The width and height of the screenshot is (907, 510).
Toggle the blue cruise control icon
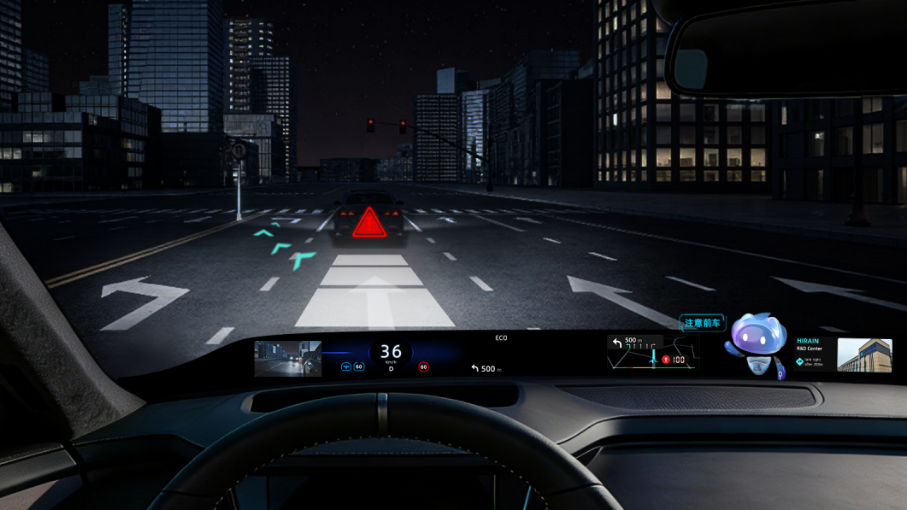pyautogui.click(x=347, y=367)
